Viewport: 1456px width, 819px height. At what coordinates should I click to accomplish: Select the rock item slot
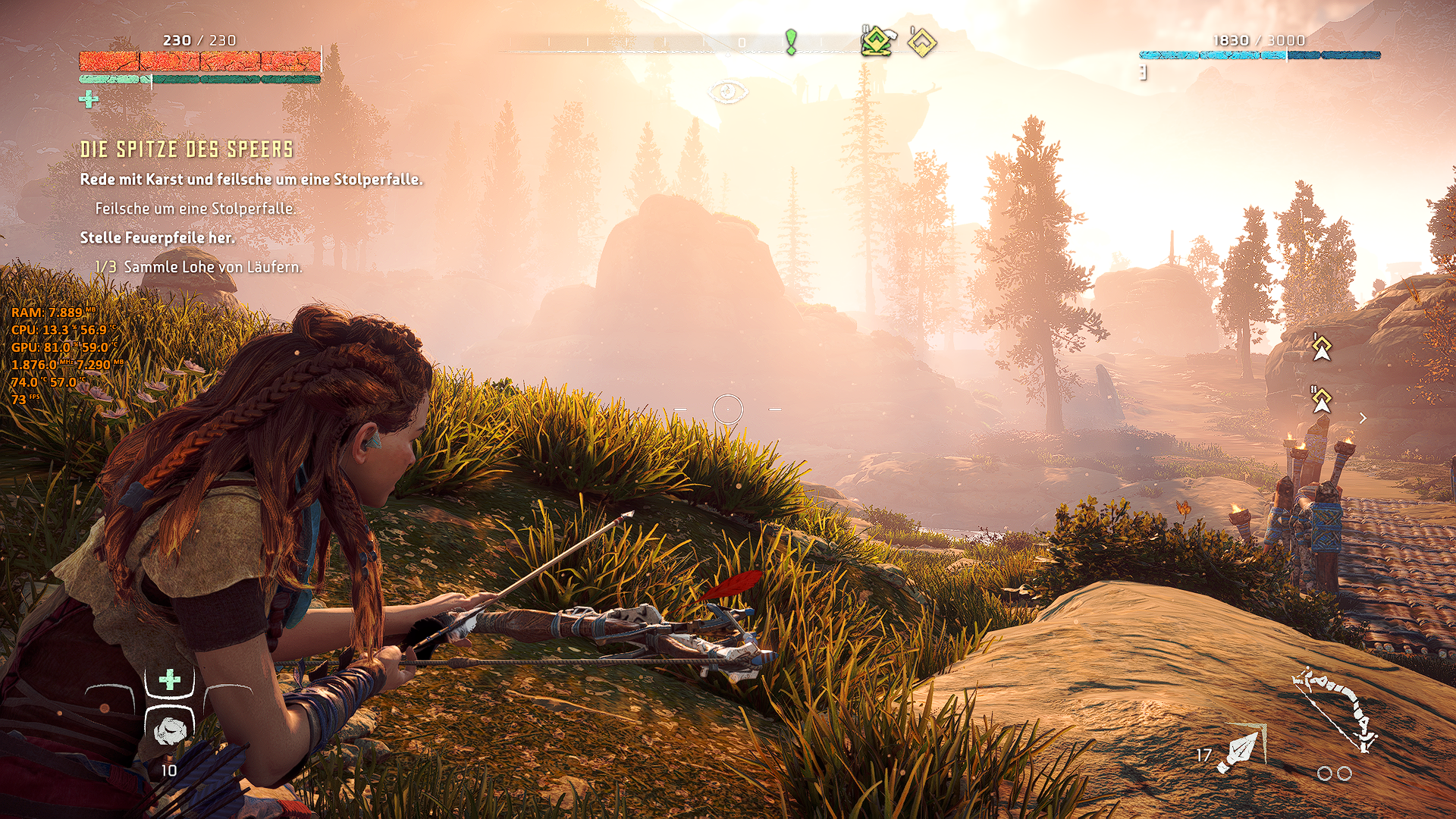click(168, 730)
